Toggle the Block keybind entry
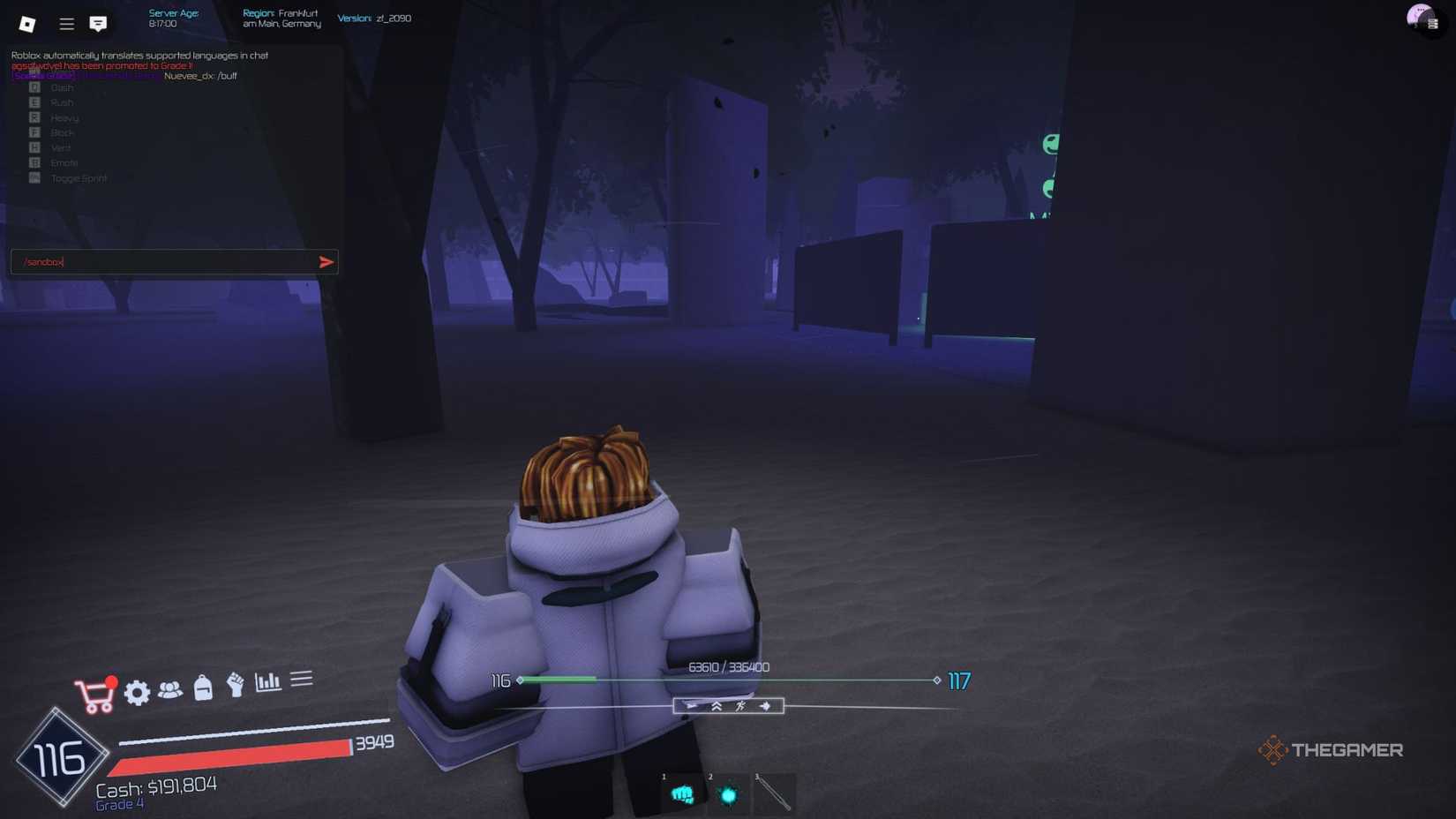The width and height of the screenshot is (1456, 819). point(64,132)
